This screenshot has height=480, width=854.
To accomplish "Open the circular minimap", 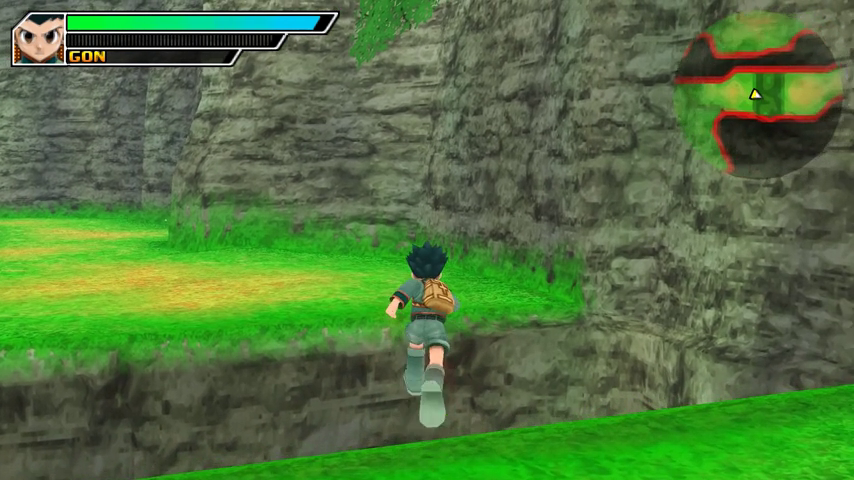I will point(758,93).
